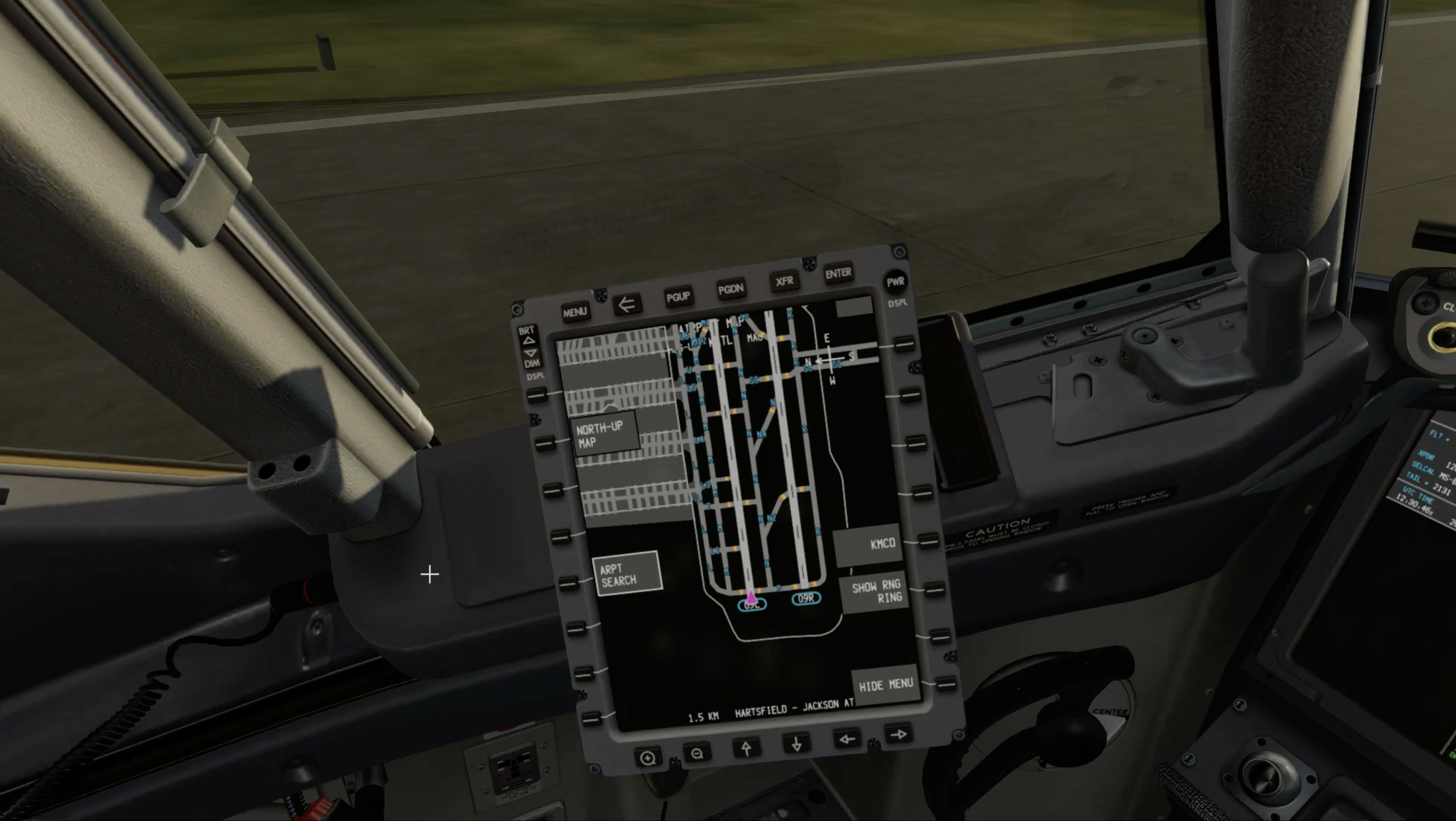Select the PGDN bezel button
Screen dimensions: 1456x821
click(730, 289)
